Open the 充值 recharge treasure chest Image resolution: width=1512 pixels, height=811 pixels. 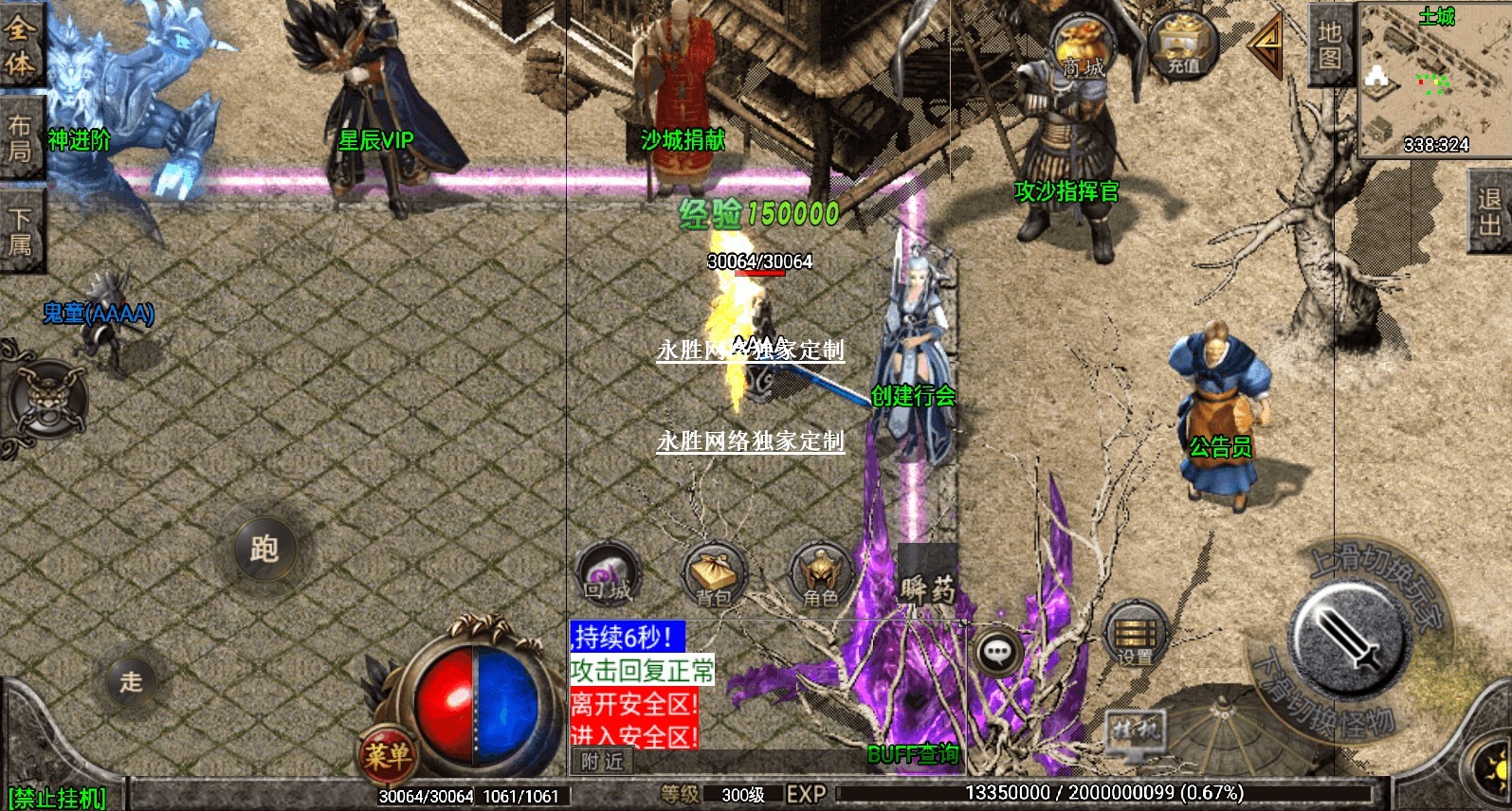coord(1182,45)
